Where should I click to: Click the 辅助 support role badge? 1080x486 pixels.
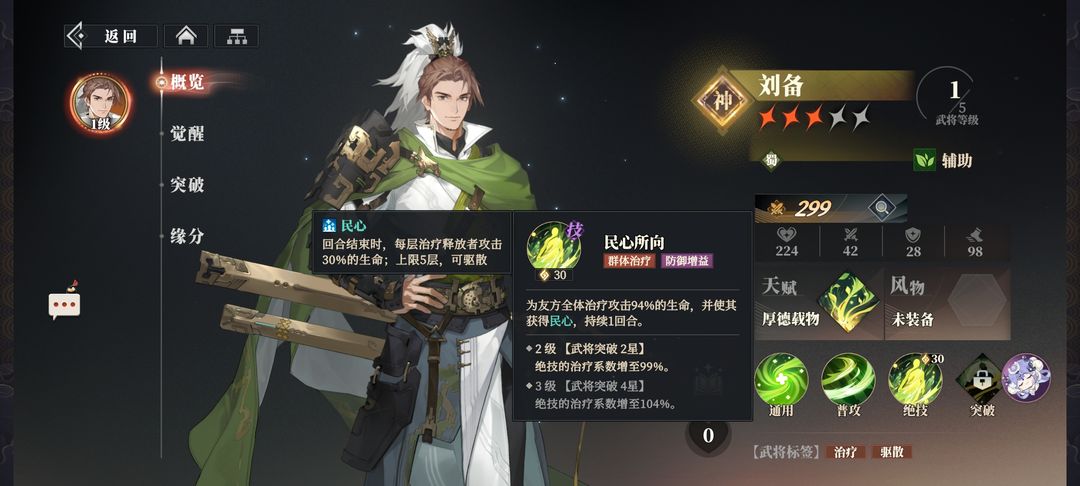point(943,160)
